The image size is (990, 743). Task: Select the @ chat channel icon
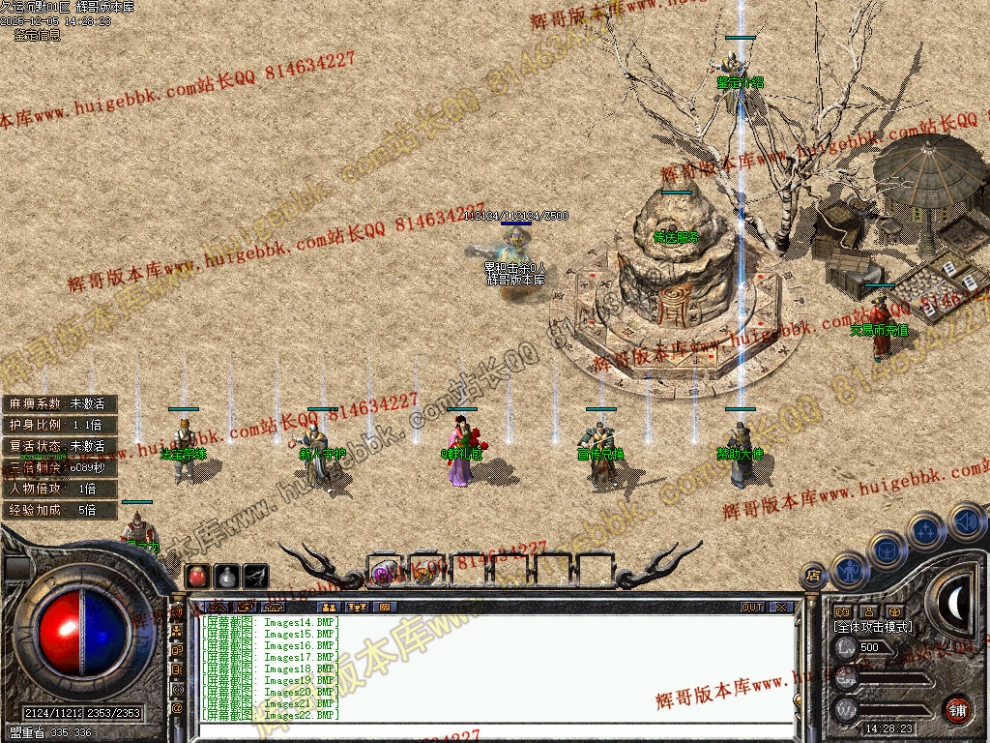click(x=178, y=707)
